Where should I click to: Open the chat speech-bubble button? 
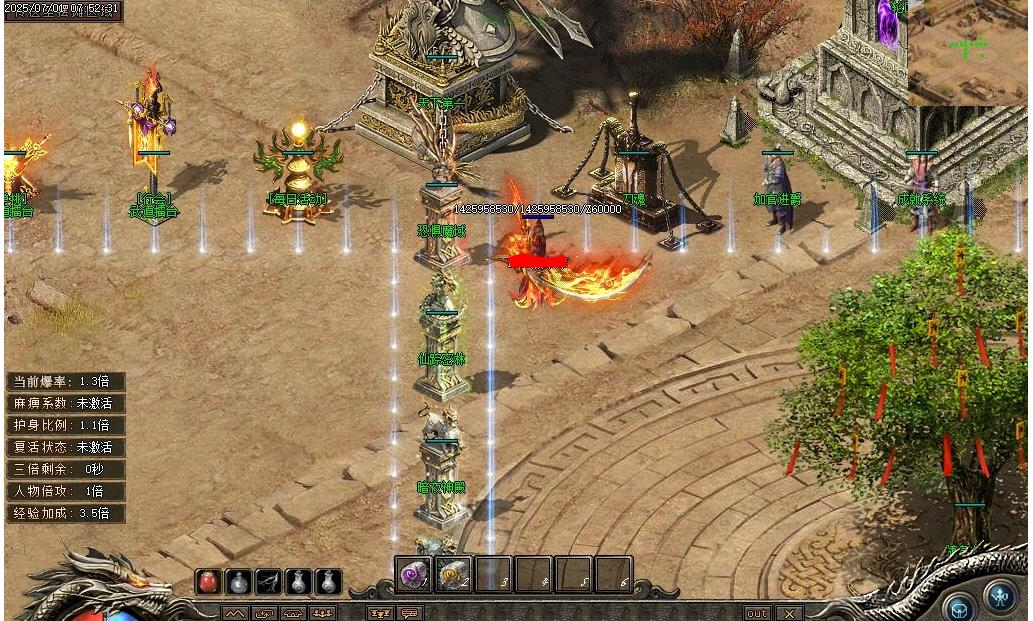tap(409, 613)
